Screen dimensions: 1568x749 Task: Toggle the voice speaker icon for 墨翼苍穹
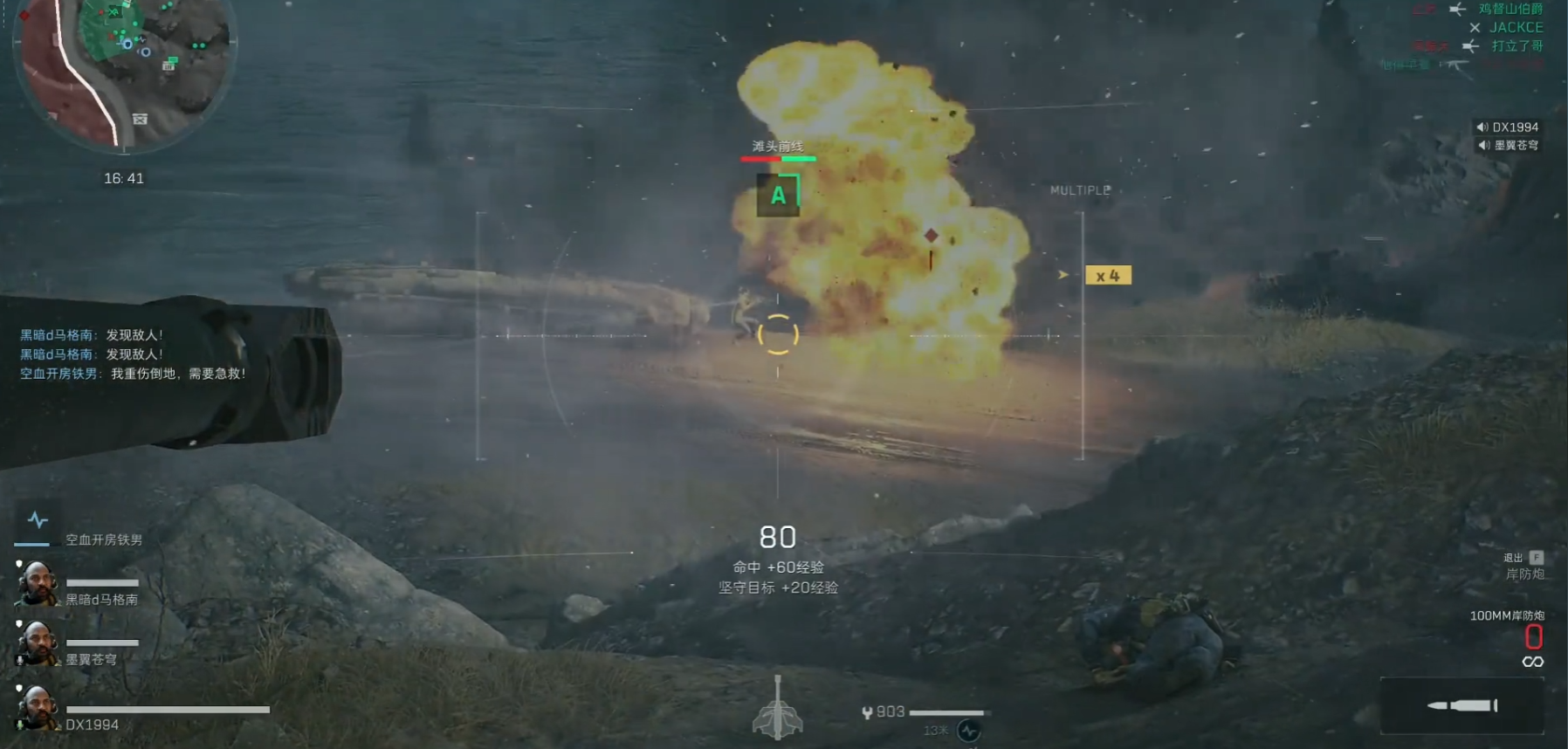click(x=1483, y=146)
